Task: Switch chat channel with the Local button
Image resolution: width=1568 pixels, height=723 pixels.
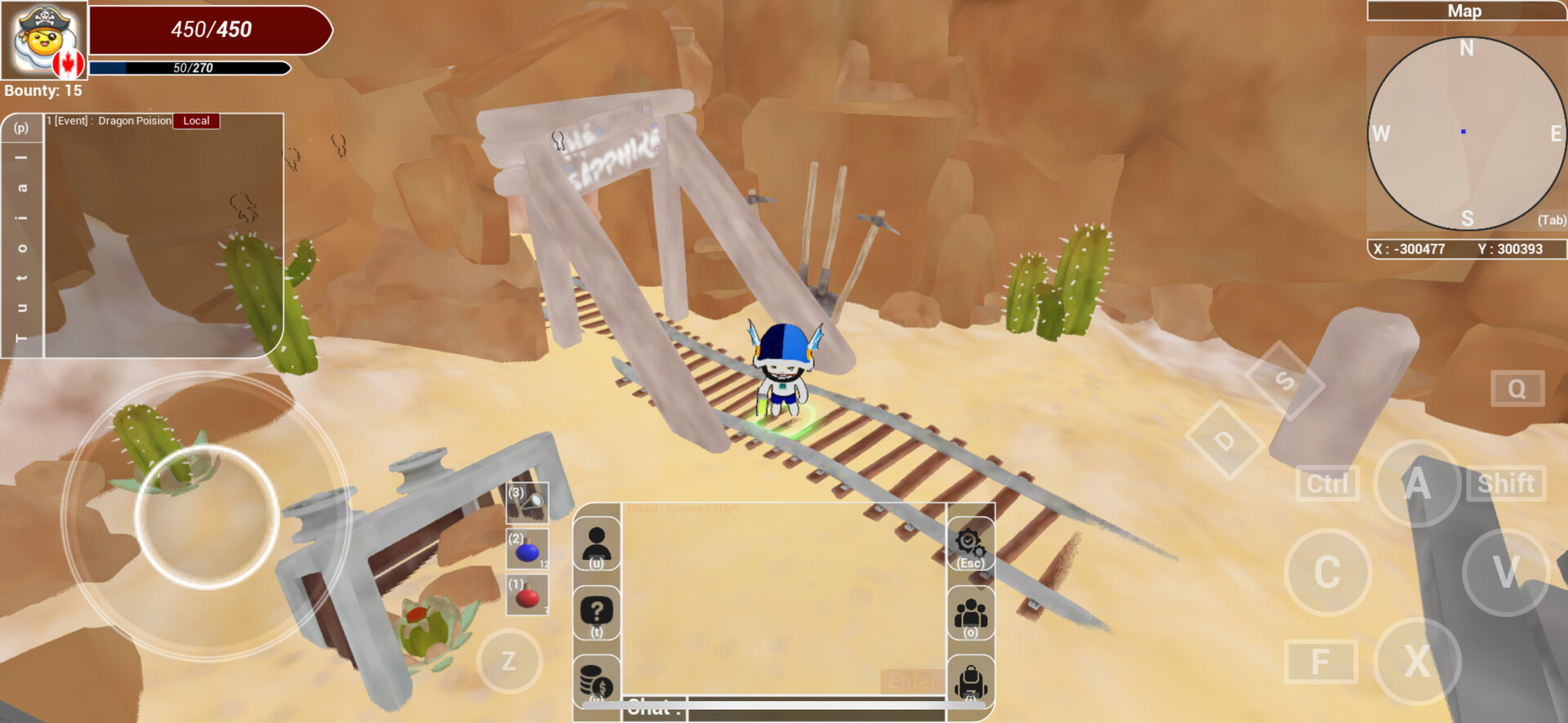Action: coord(196,120)
